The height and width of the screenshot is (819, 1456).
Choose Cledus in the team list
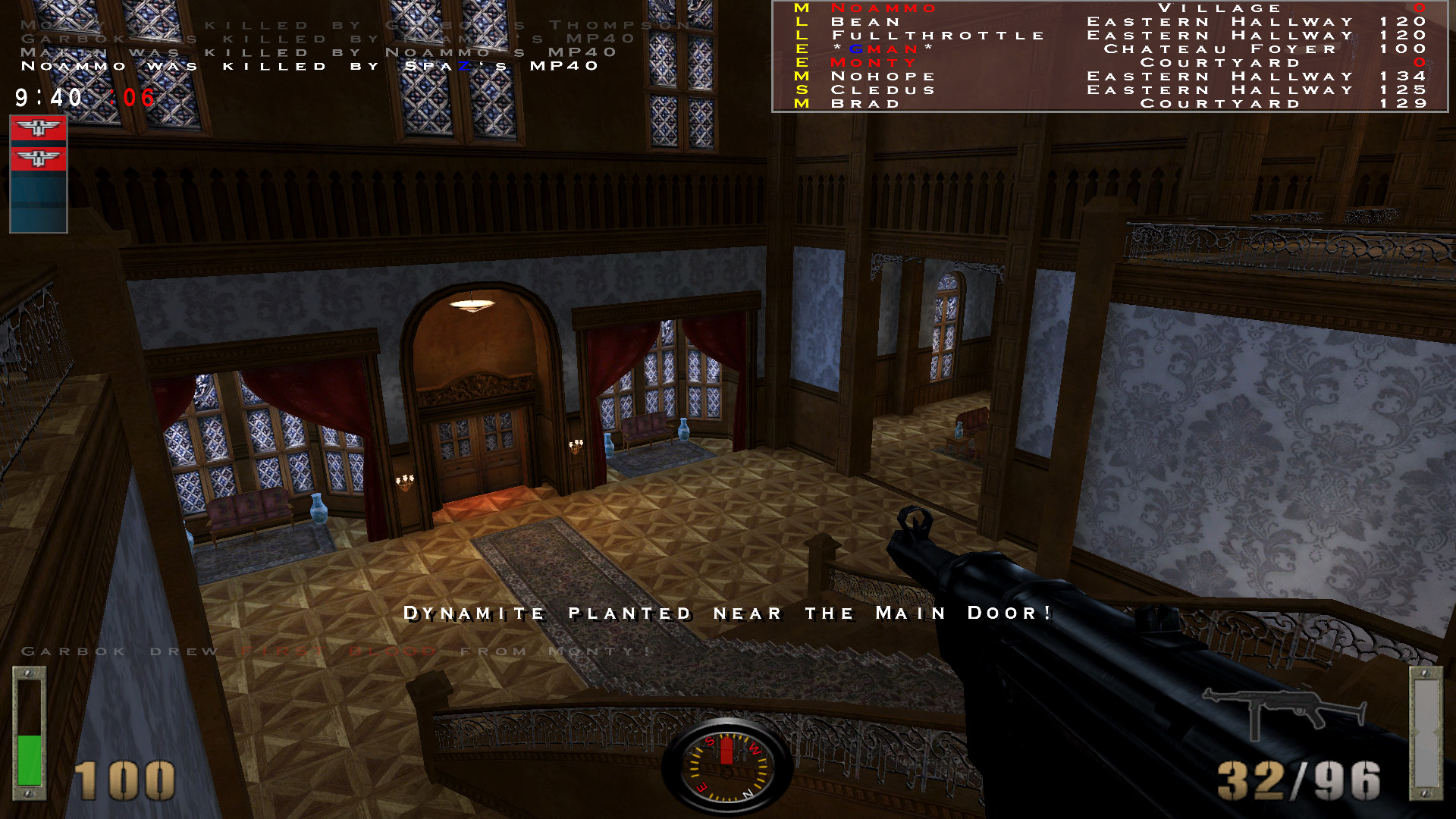coord(883,90)
